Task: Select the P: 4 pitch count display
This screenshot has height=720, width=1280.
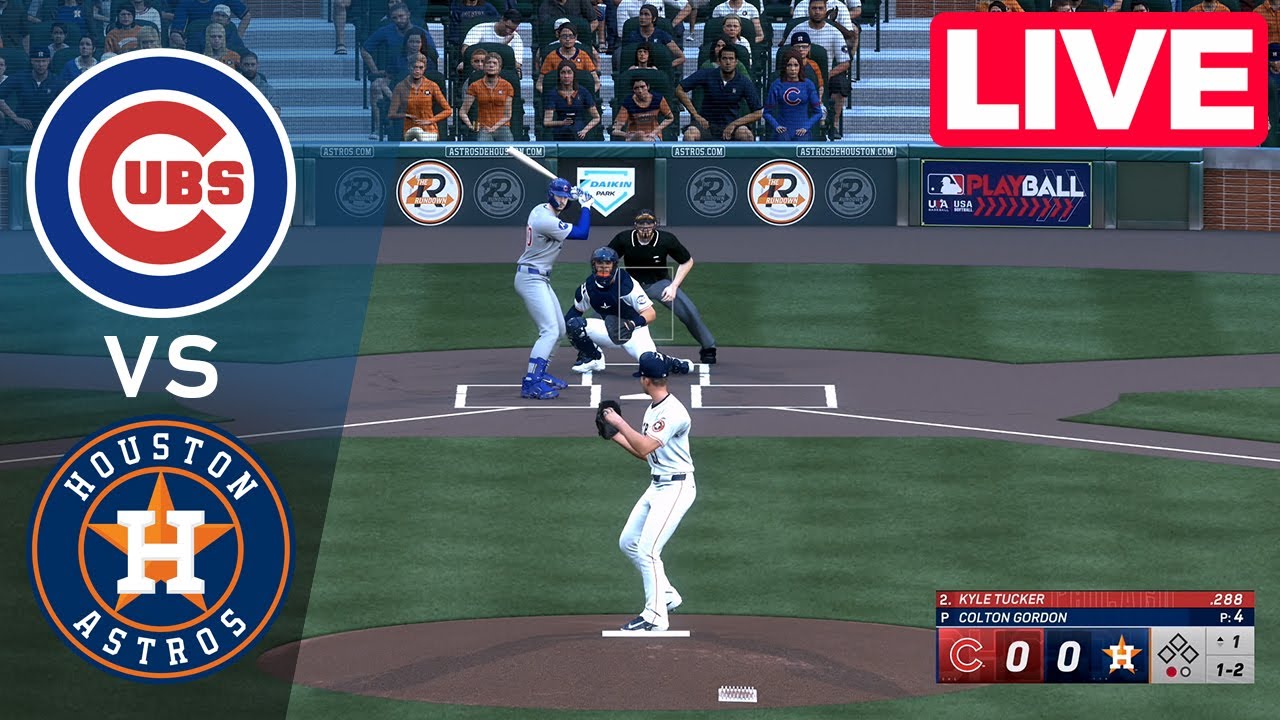Action: (x=1229, y=617)
